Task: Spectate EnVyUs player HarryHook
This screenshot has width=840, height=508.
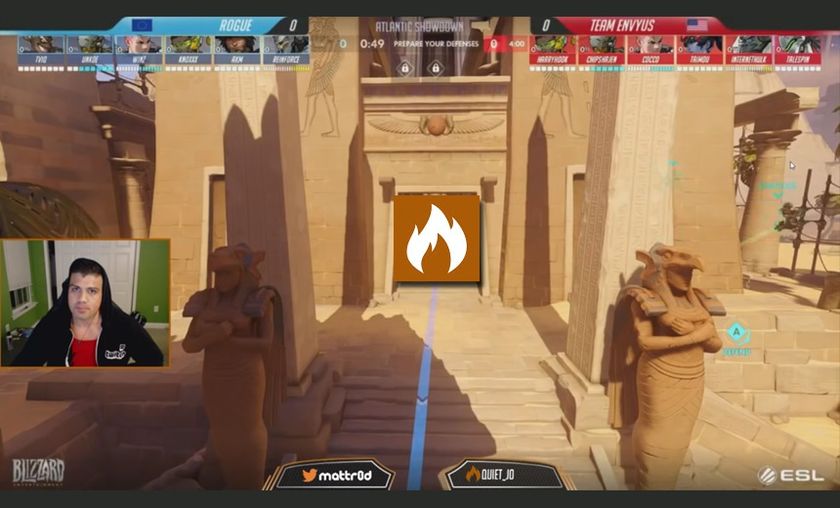Action: [553, 45]
